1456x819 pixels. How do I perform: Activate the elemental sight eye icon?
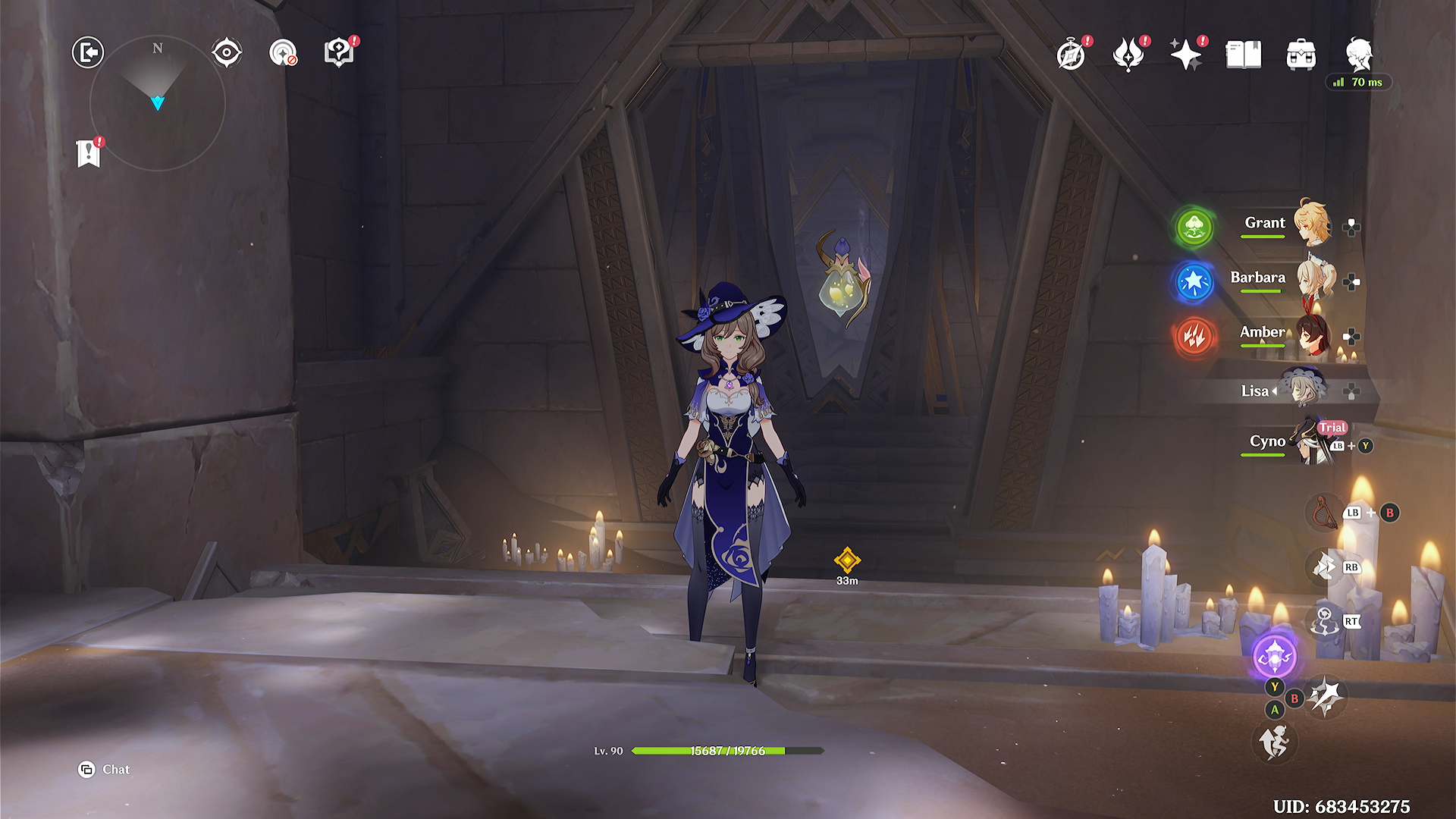pos(227,52)
